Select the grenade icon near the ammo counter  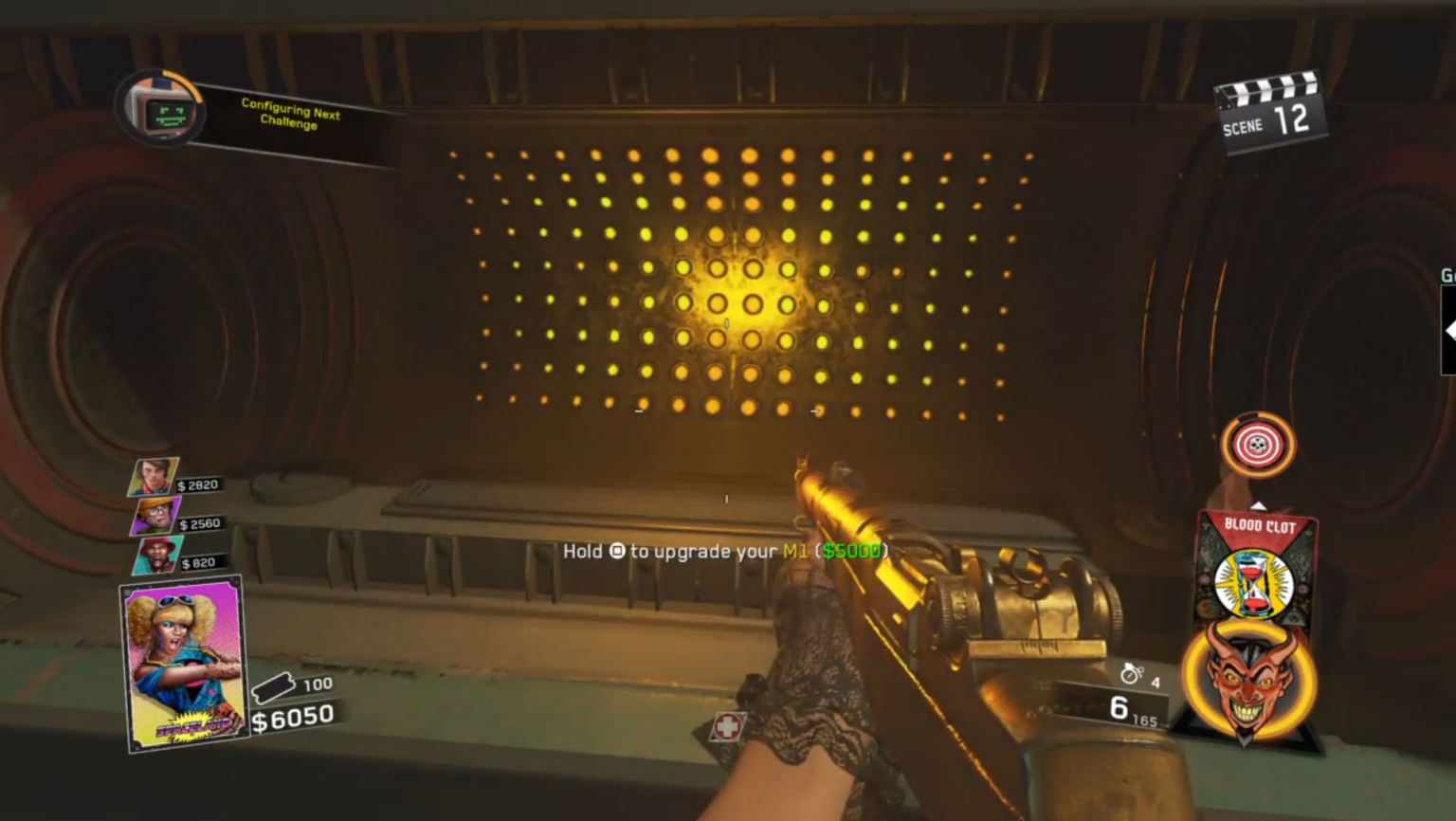click(1134, 673)
